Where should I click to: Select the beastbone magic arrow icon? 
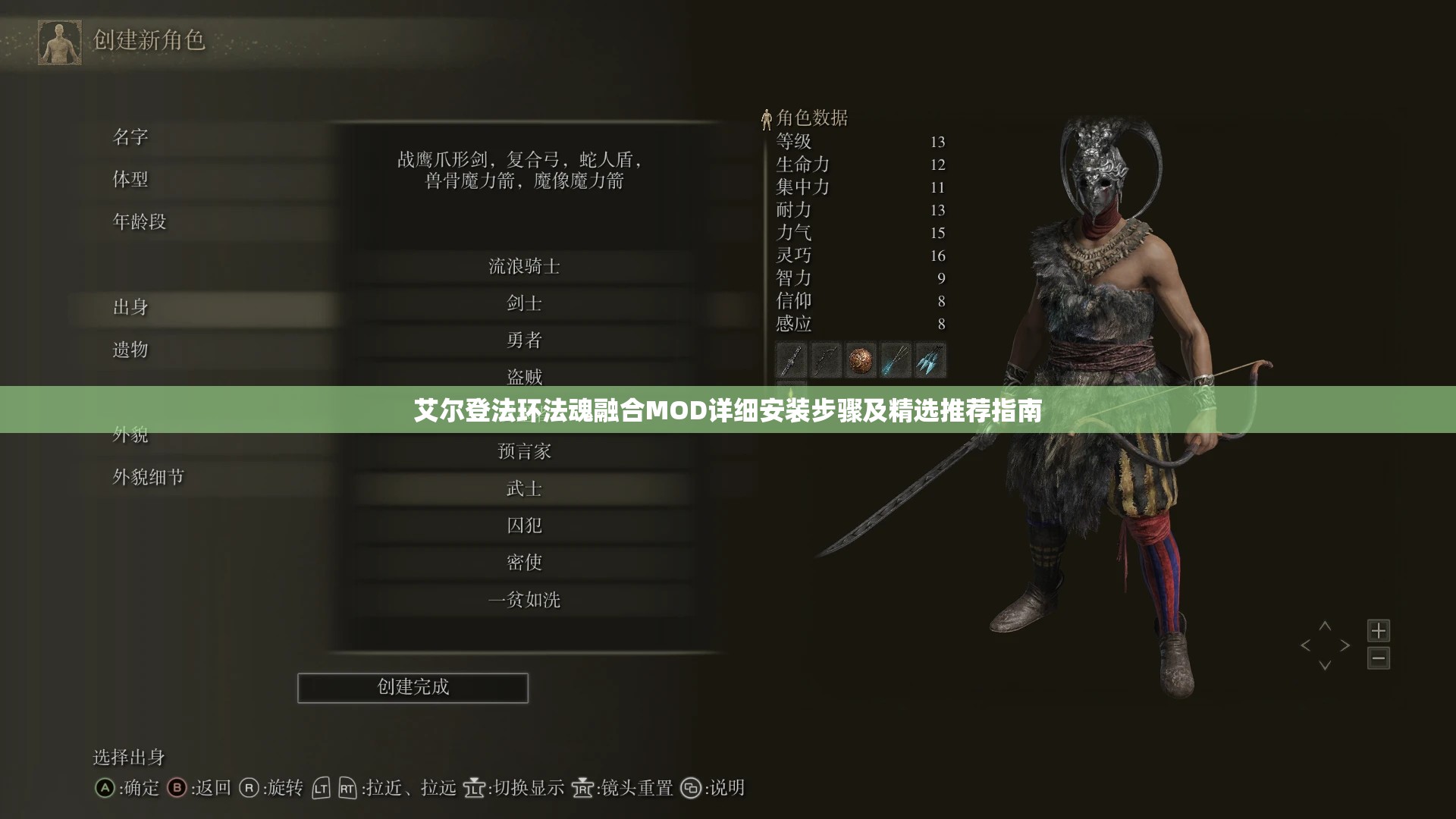click(896, 359)
